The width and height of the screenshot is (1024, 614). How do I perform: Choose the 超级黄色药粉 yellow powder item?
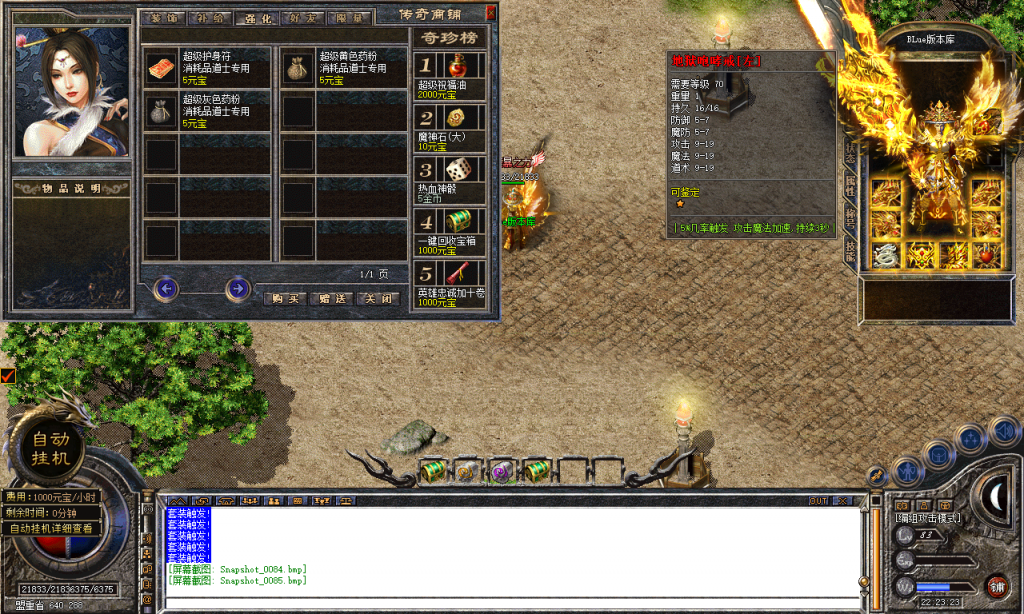pyautogui.click(x=344, y=68)
